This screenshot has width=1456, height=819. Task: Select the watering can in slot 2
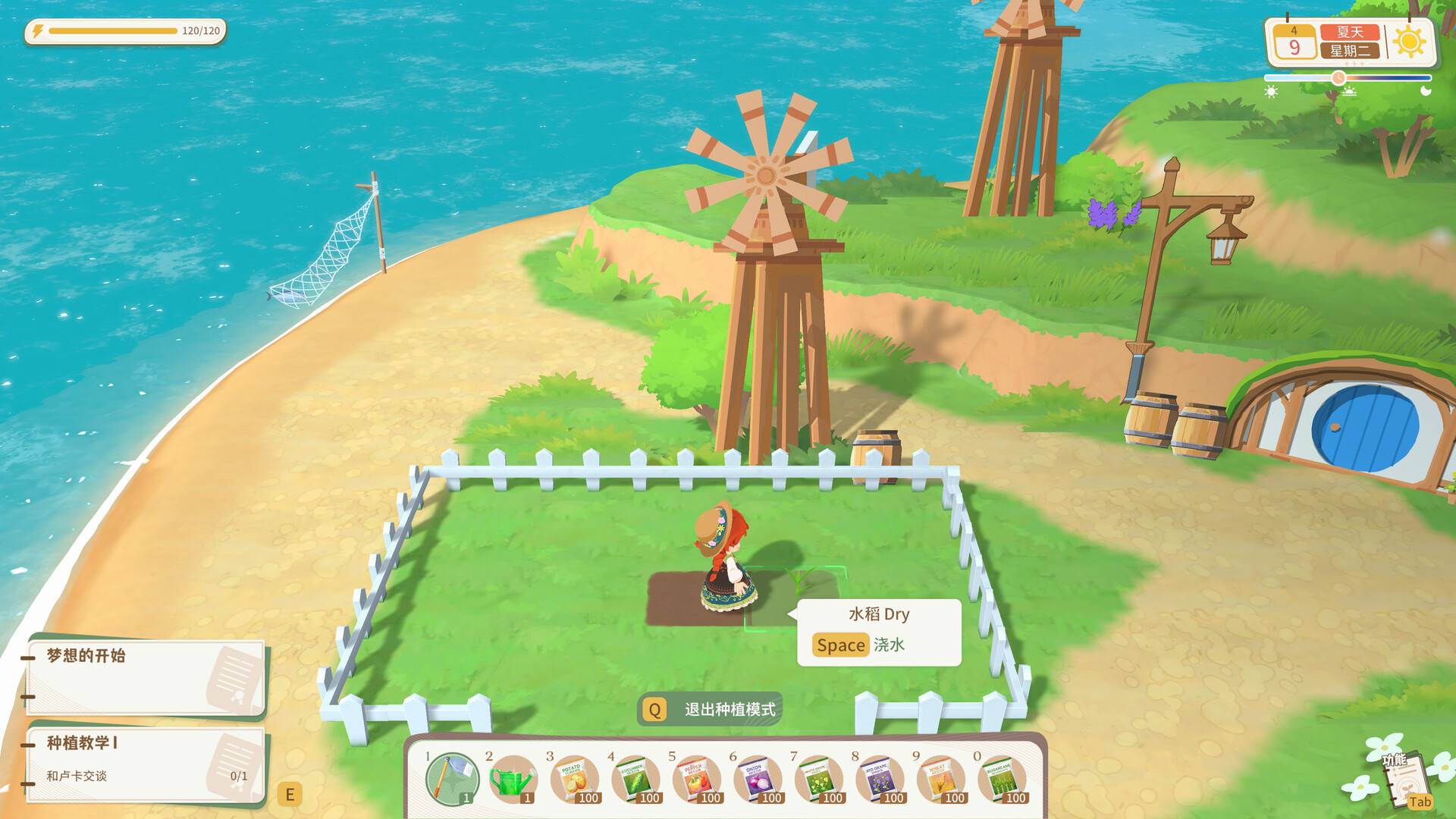(x=513, y=777)
